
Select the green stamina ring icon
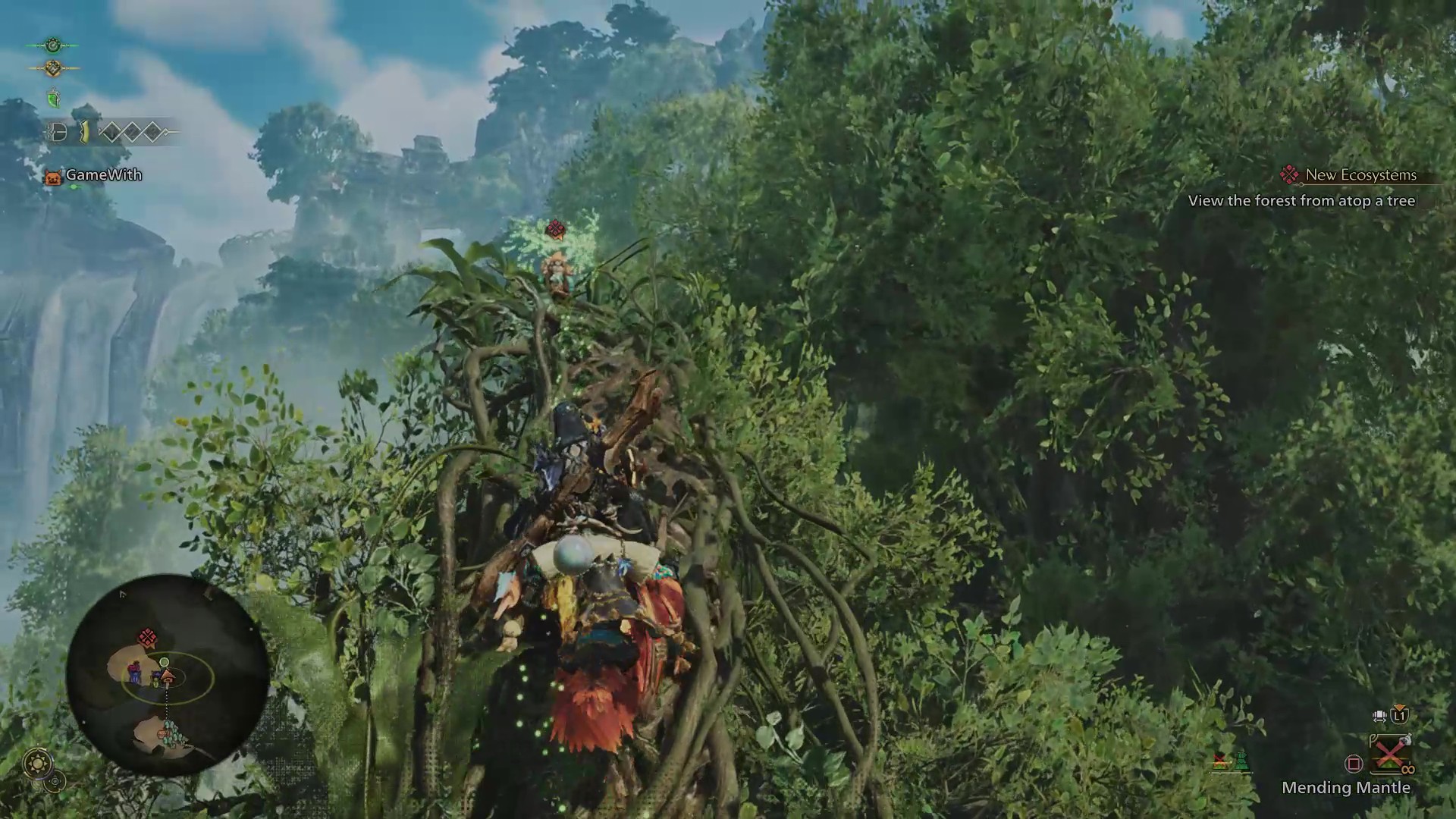coord(53,45)
